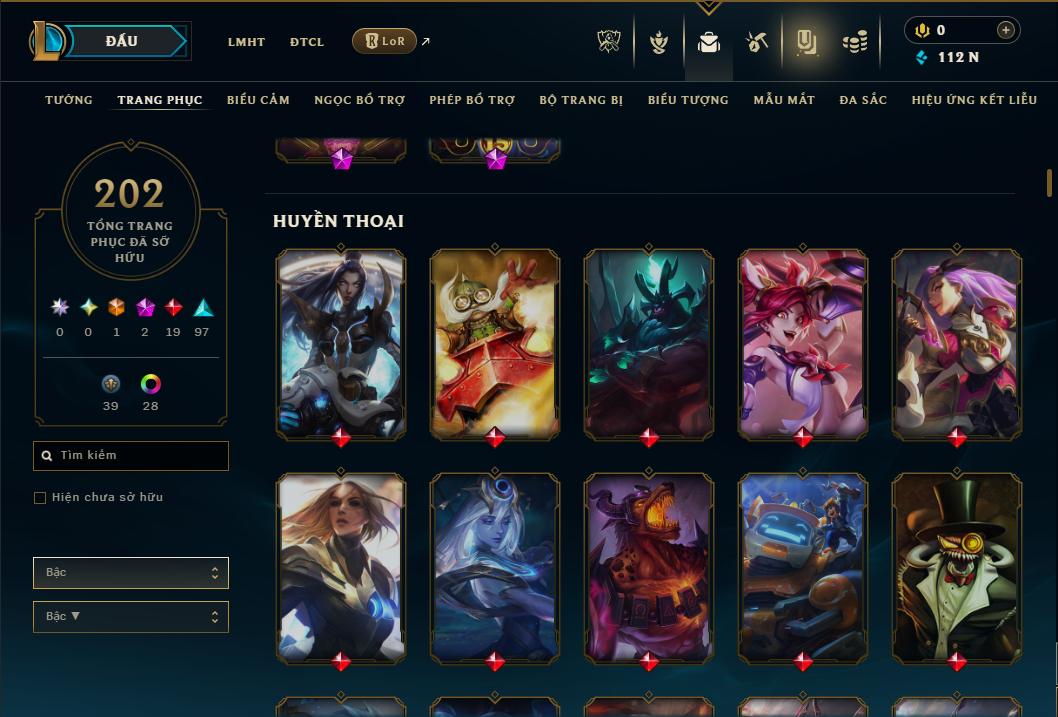This screenshot has width=1058, height=717.
Task: Launch the LoR link button
Action: (384, 41)
